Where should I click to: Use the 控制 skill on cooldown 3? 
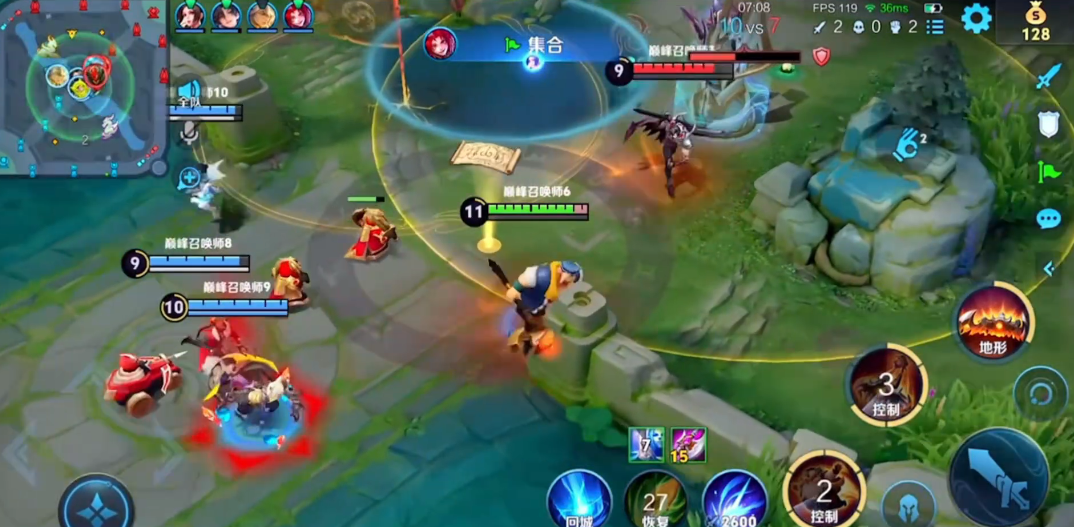(x=886, y=384)
